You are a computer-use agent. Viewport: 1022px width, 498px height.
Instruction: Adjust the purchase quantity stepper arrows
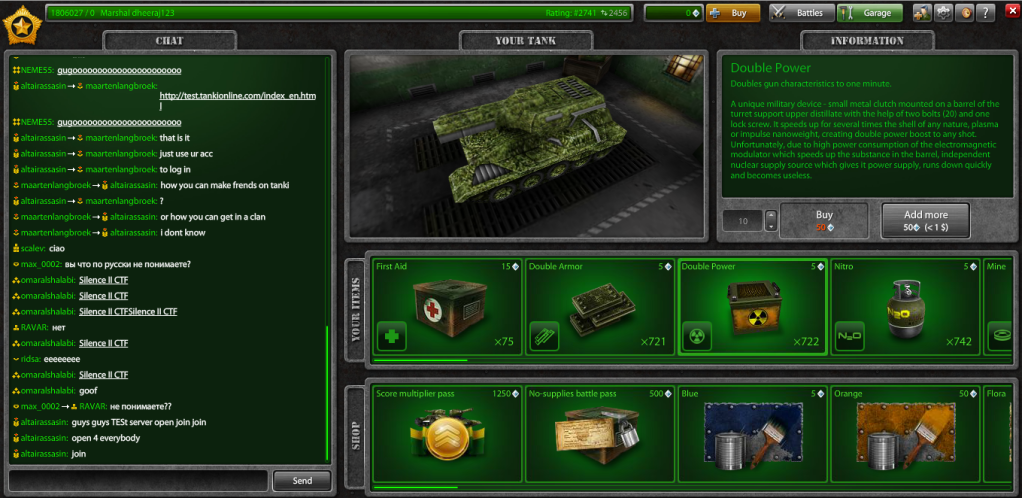pos(770,221)
